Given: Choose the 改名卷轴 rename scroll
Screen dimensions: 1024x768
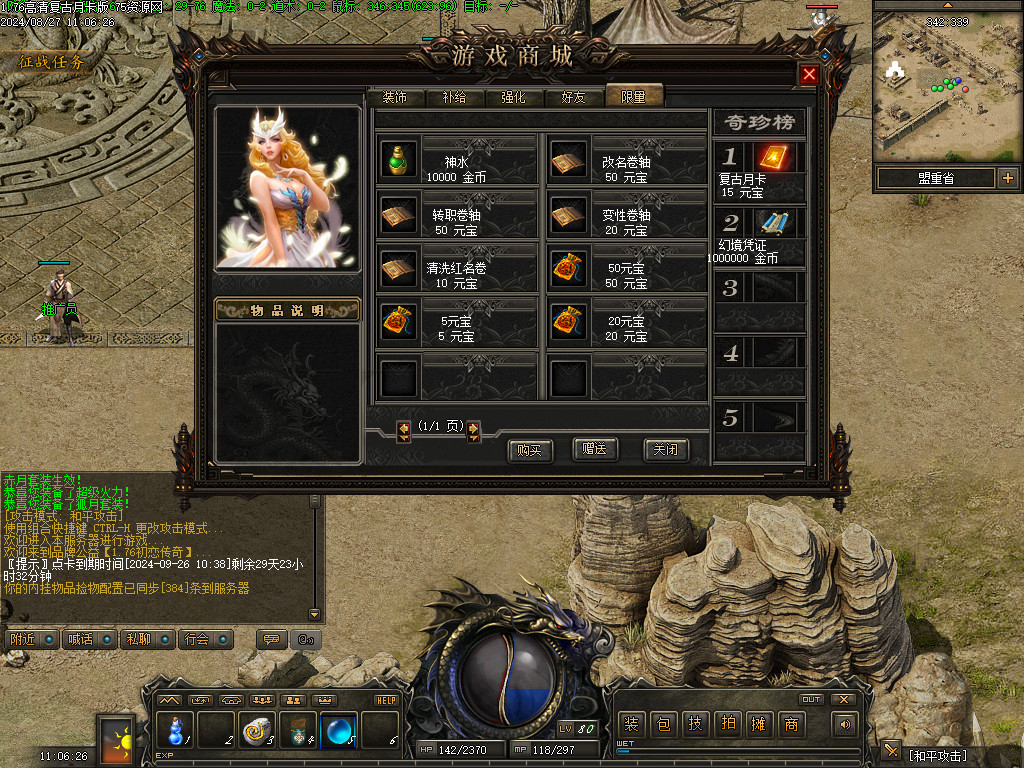Looking at the screenshot, I should (x=569, y=160).
